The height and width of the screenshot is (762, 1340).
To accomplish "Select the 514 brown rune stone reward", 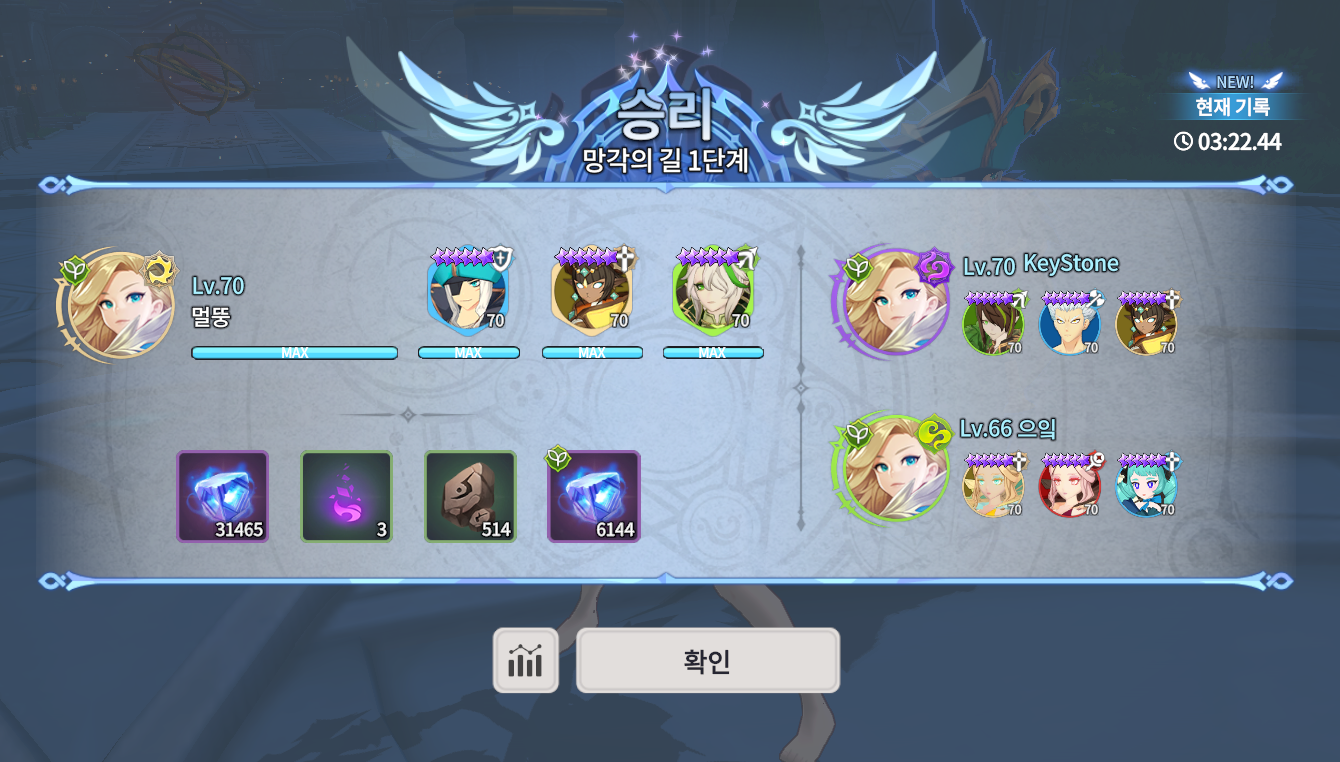I will pyautogui.click(x=470, y=496).
